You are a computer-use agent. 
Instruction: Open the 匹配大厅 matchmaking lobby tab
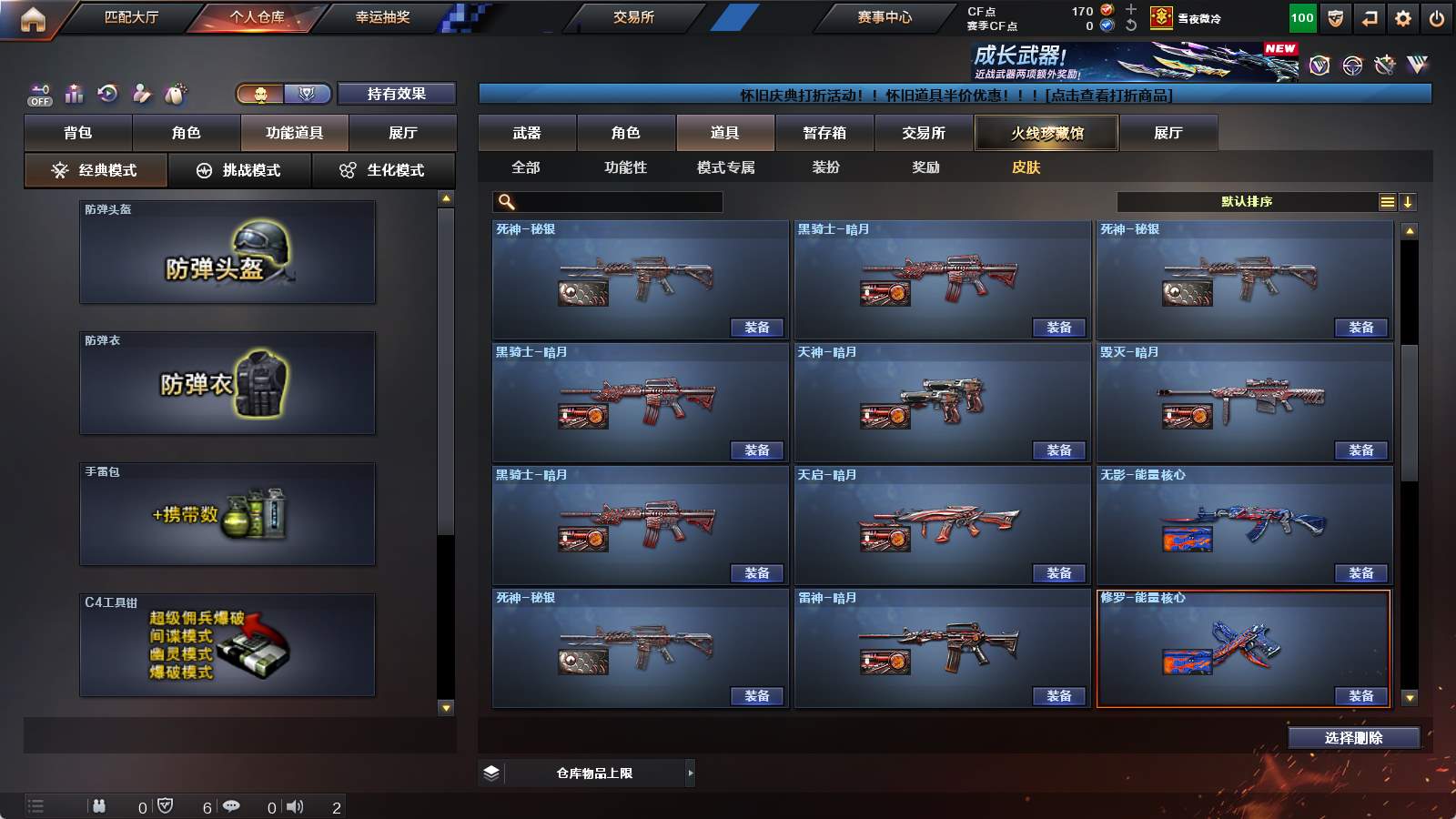131,17
